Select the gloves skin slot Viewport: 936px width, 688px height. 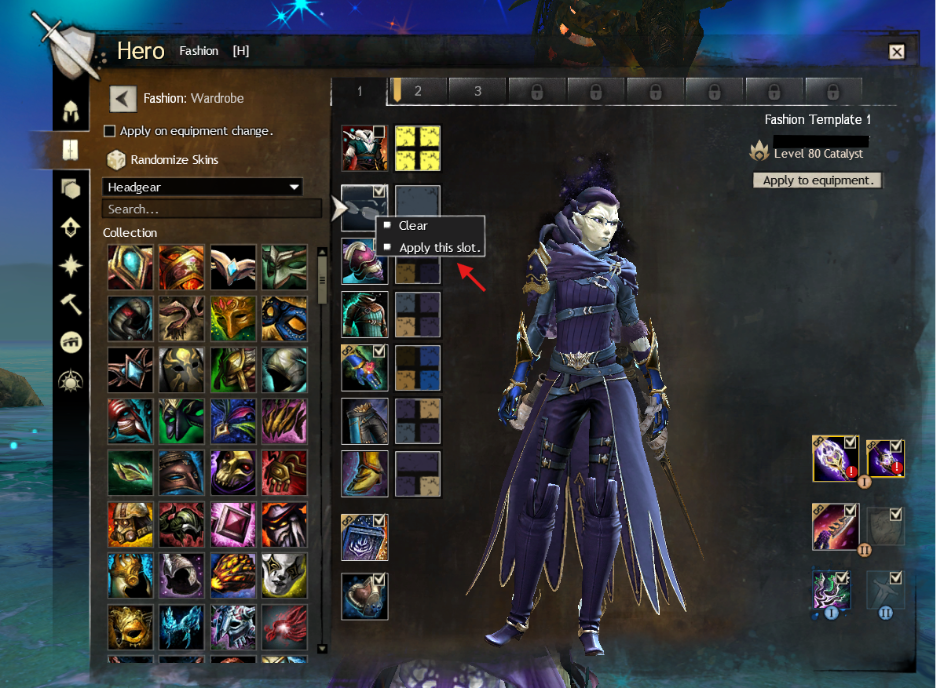point(364,366)
